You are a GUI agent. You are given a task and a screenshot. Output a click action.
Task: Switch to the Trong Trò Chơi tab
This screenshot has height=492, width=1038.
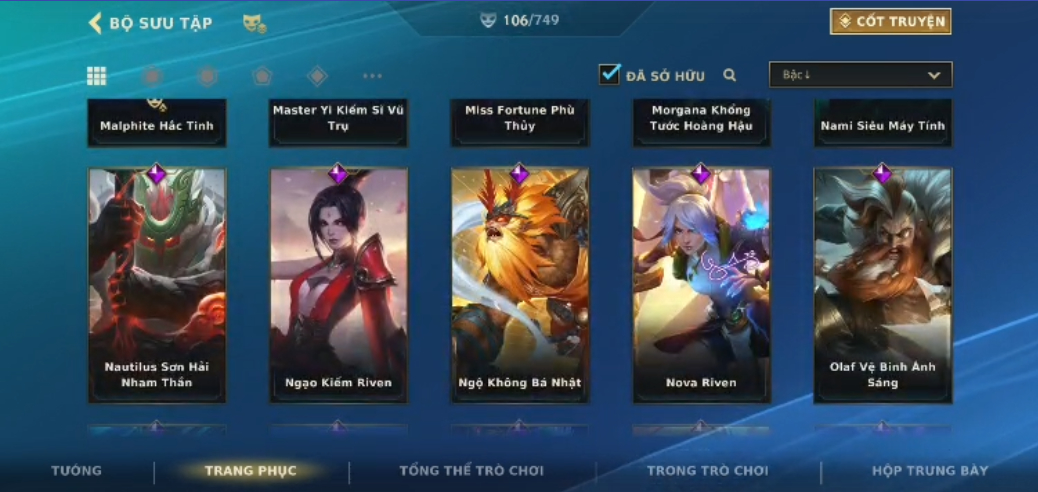[x=707, y=470]
